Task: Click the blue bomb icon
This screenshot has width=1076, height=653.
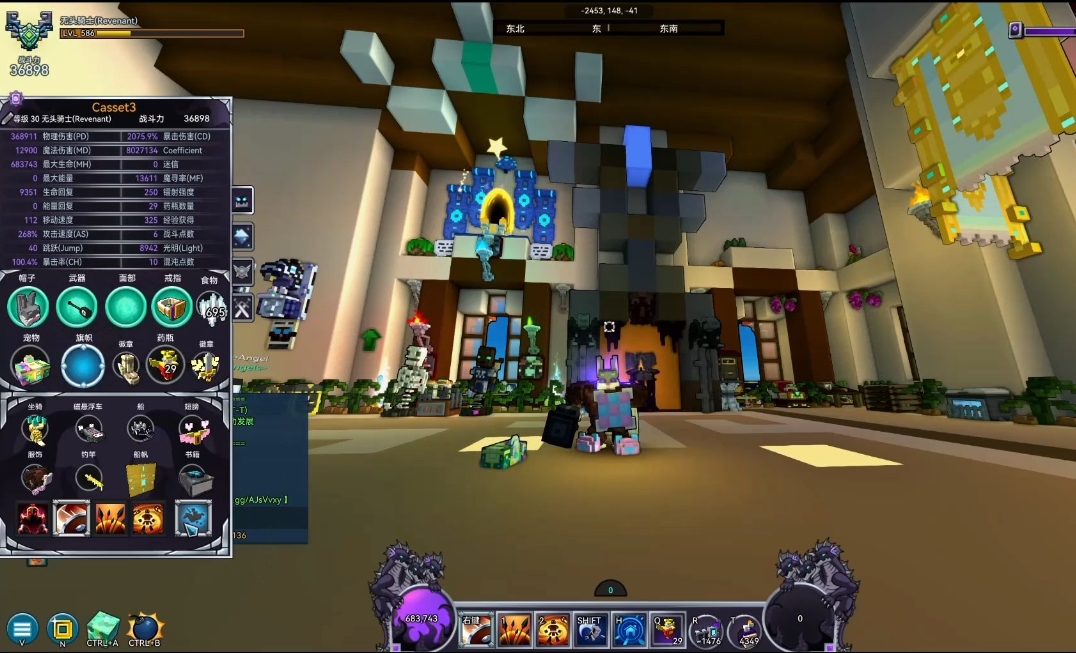Action: point(145,627)
